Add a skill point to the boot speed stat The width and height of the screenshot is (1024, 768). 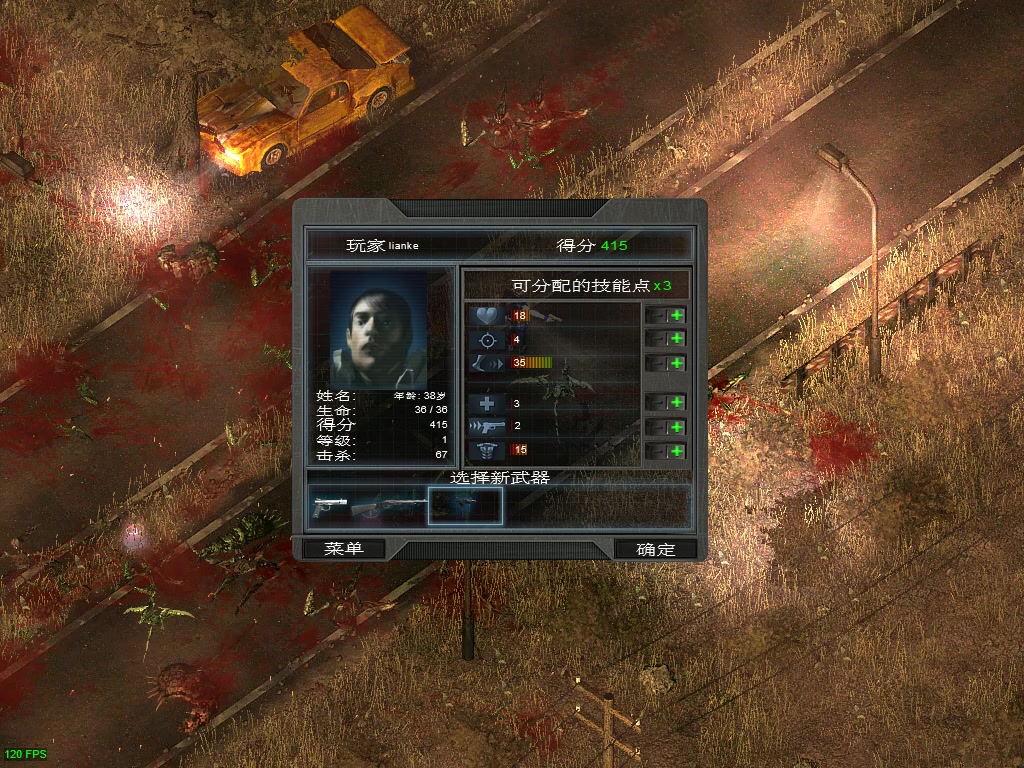(677, 363)
